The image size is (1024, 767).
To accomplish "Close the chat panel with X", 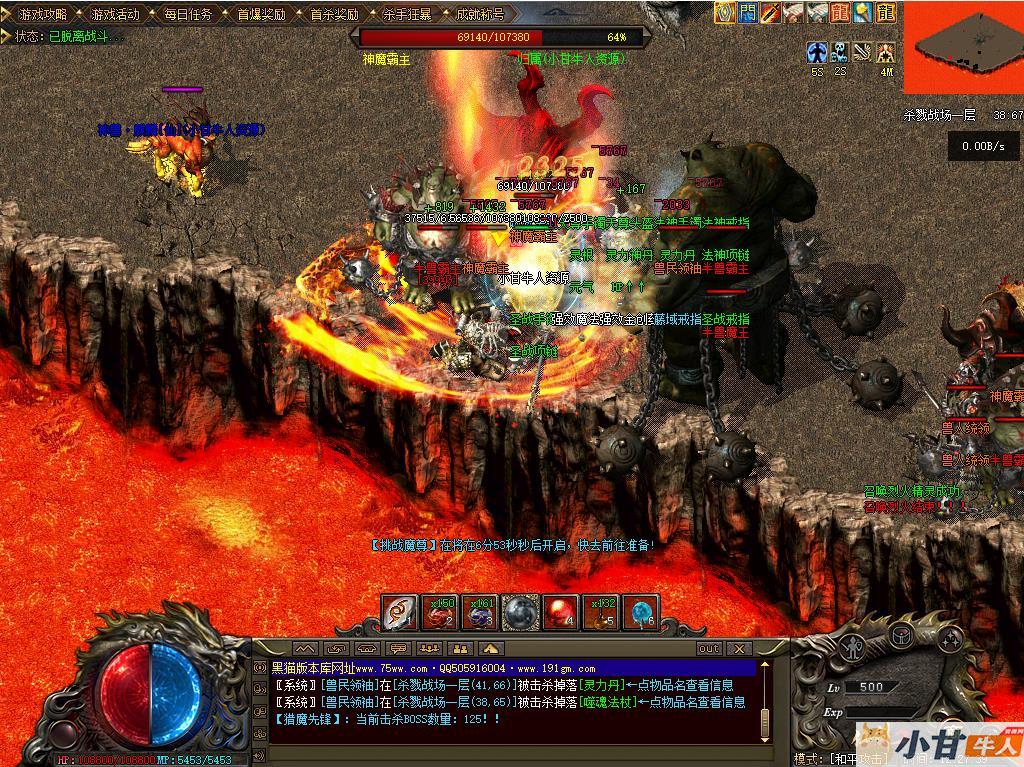I will coord(740,649).
